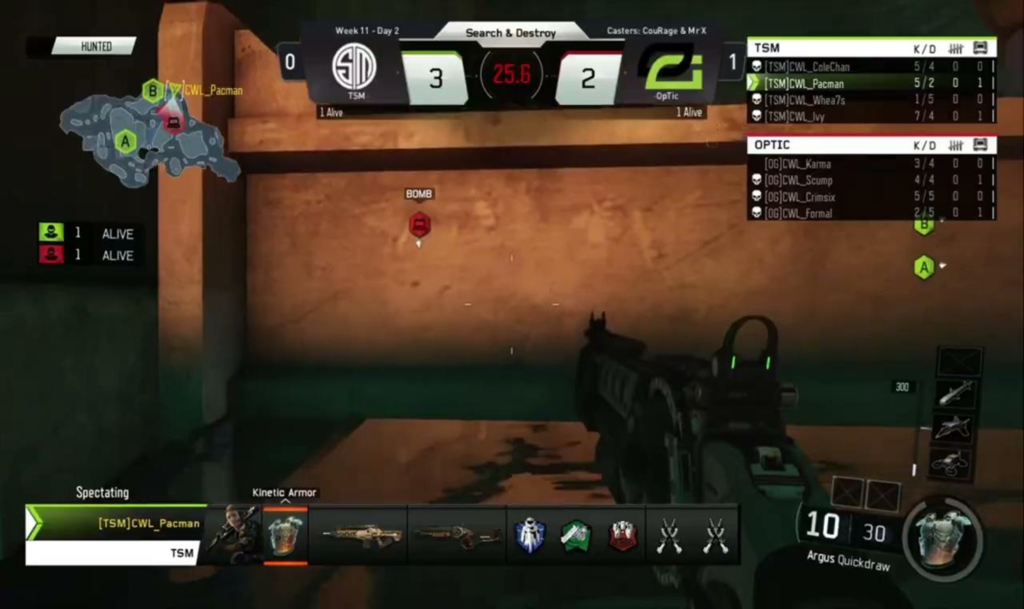Select the missile scorestreak icon
Image resolution: width=1024 pixels, height=609 pixels.
tap(957, 393)
